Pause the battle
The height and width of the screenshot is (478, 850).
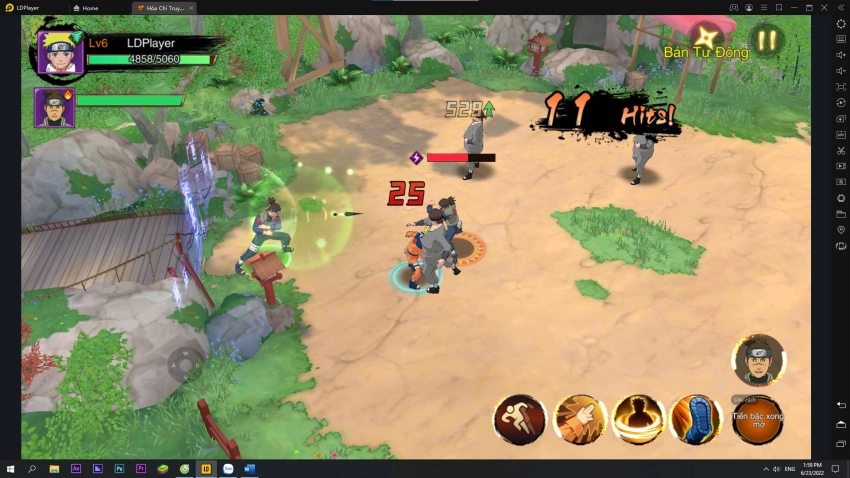(x=766, y=41)
